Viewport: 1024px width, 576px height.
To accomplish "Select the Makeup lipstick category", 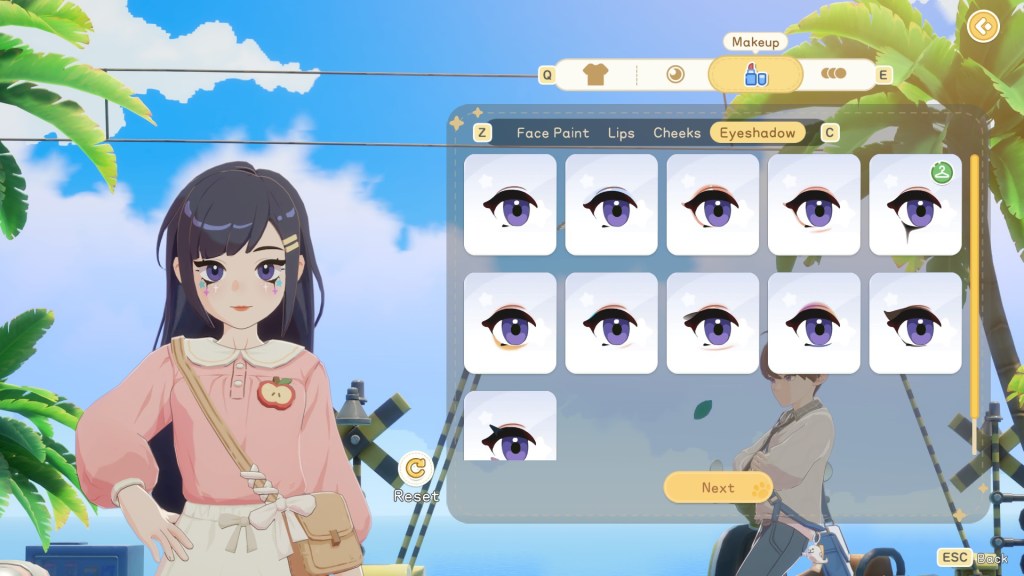I will 755,75.
